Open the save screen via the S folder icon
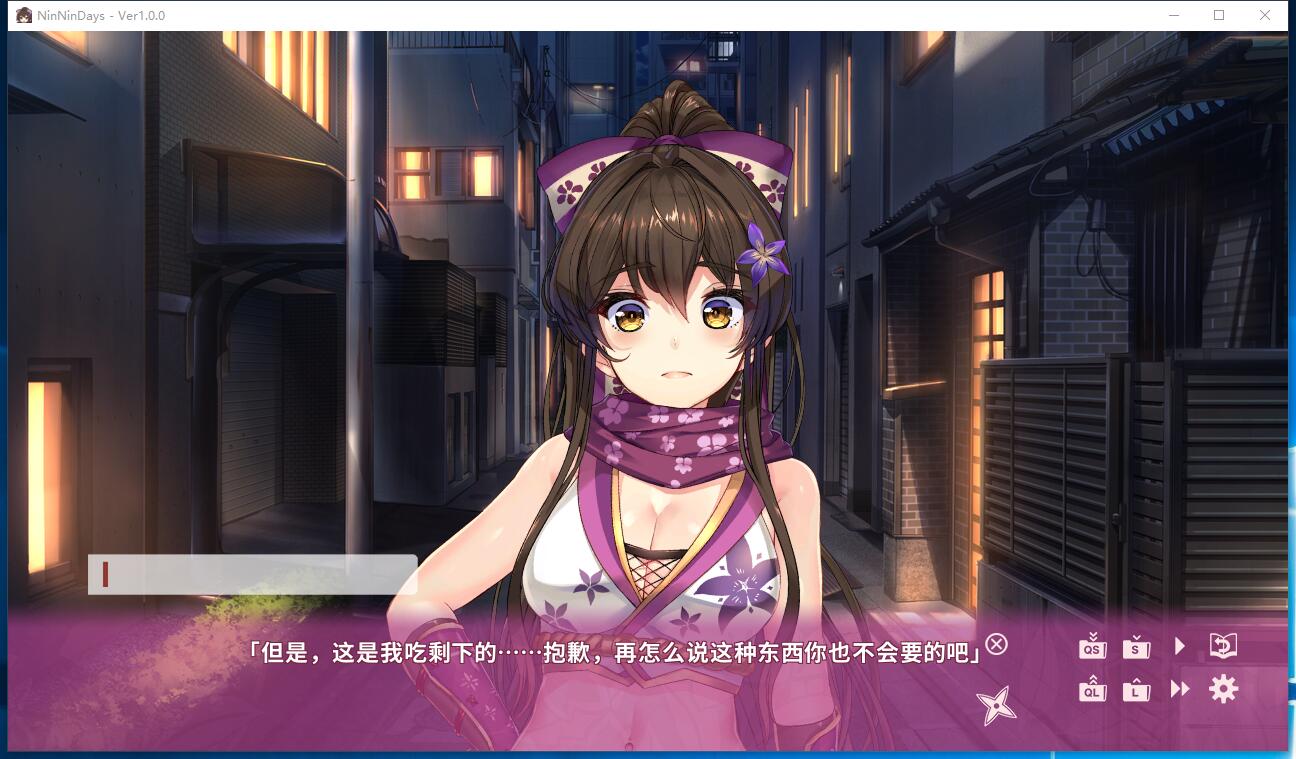Screen dimensions: 1296x759 (1136, 647)
